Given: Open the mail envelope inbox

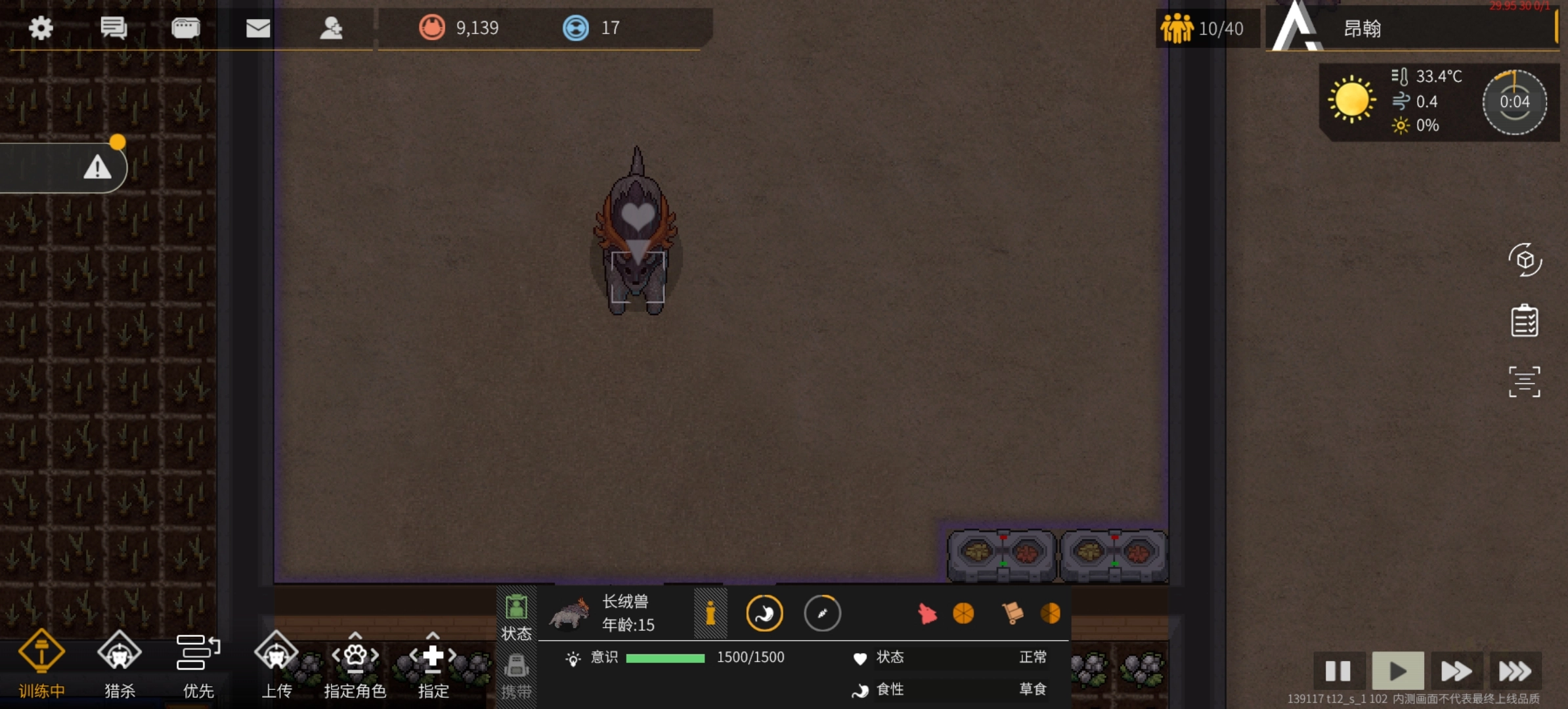Looking at the screenshot, I should point(258,28).
